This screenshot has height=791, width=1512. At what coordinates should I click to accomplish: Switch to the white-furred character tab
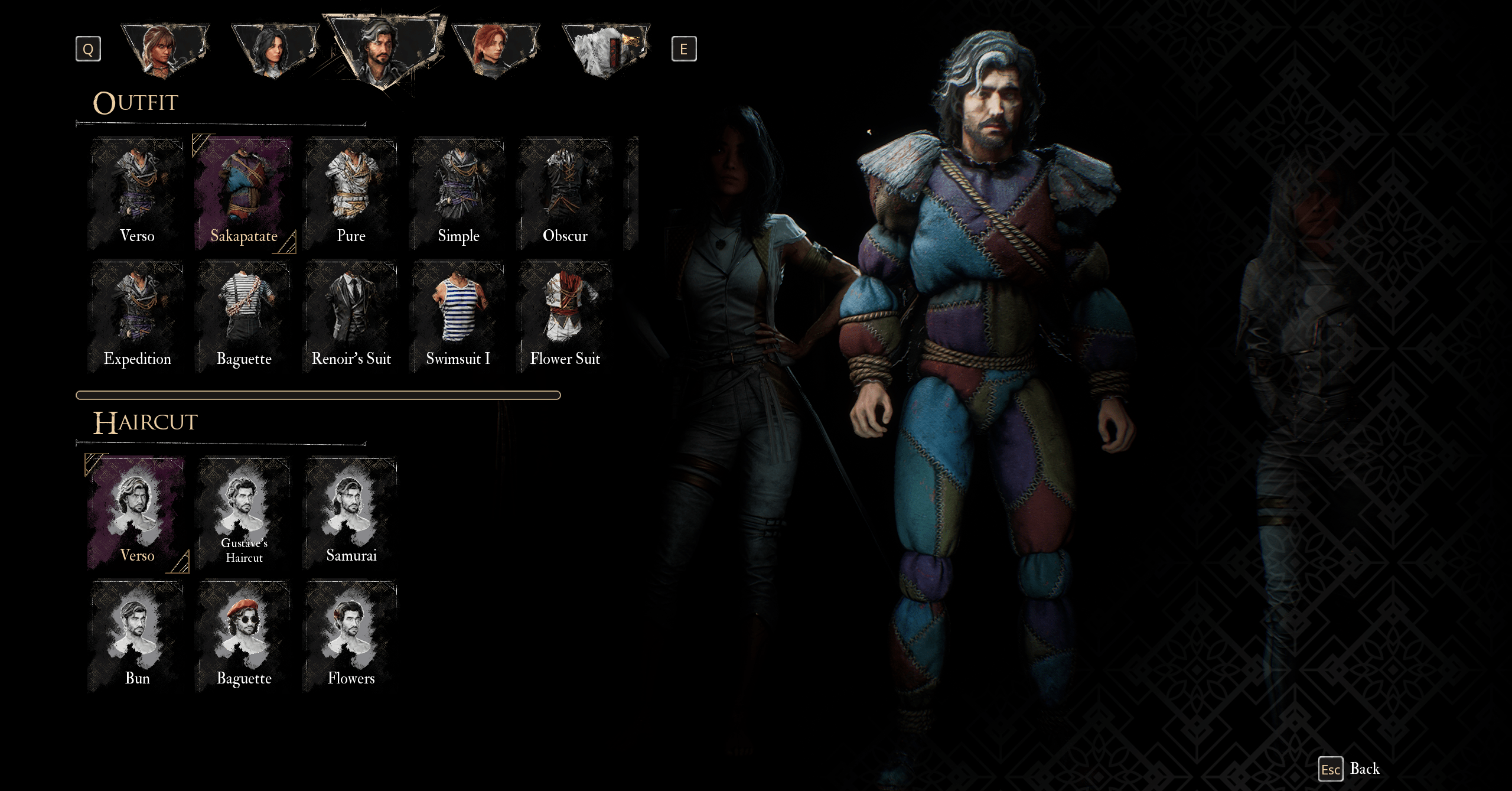pyautogui.click(x=605, y=50)
